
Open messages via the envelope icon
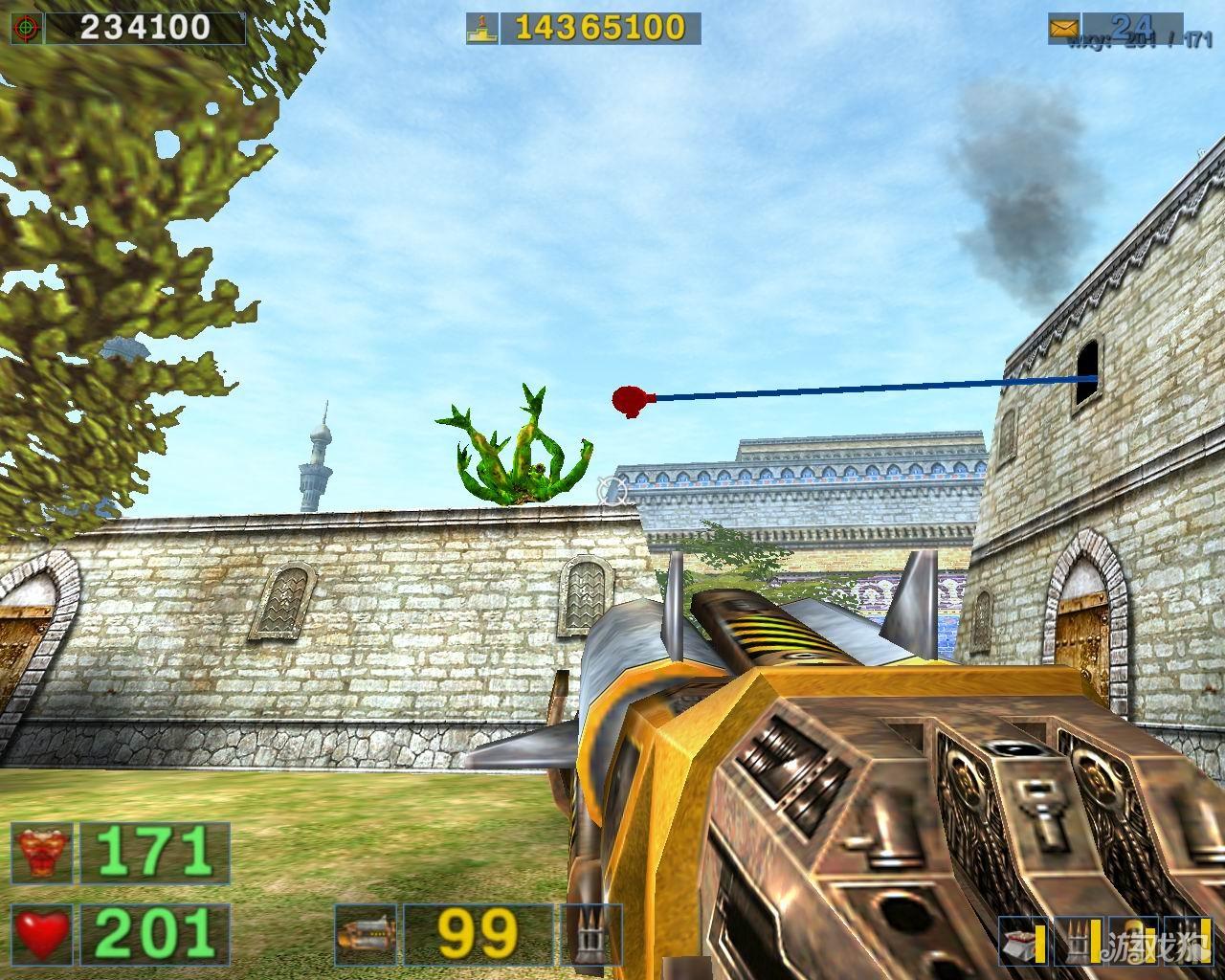(x=1063, y=28)
